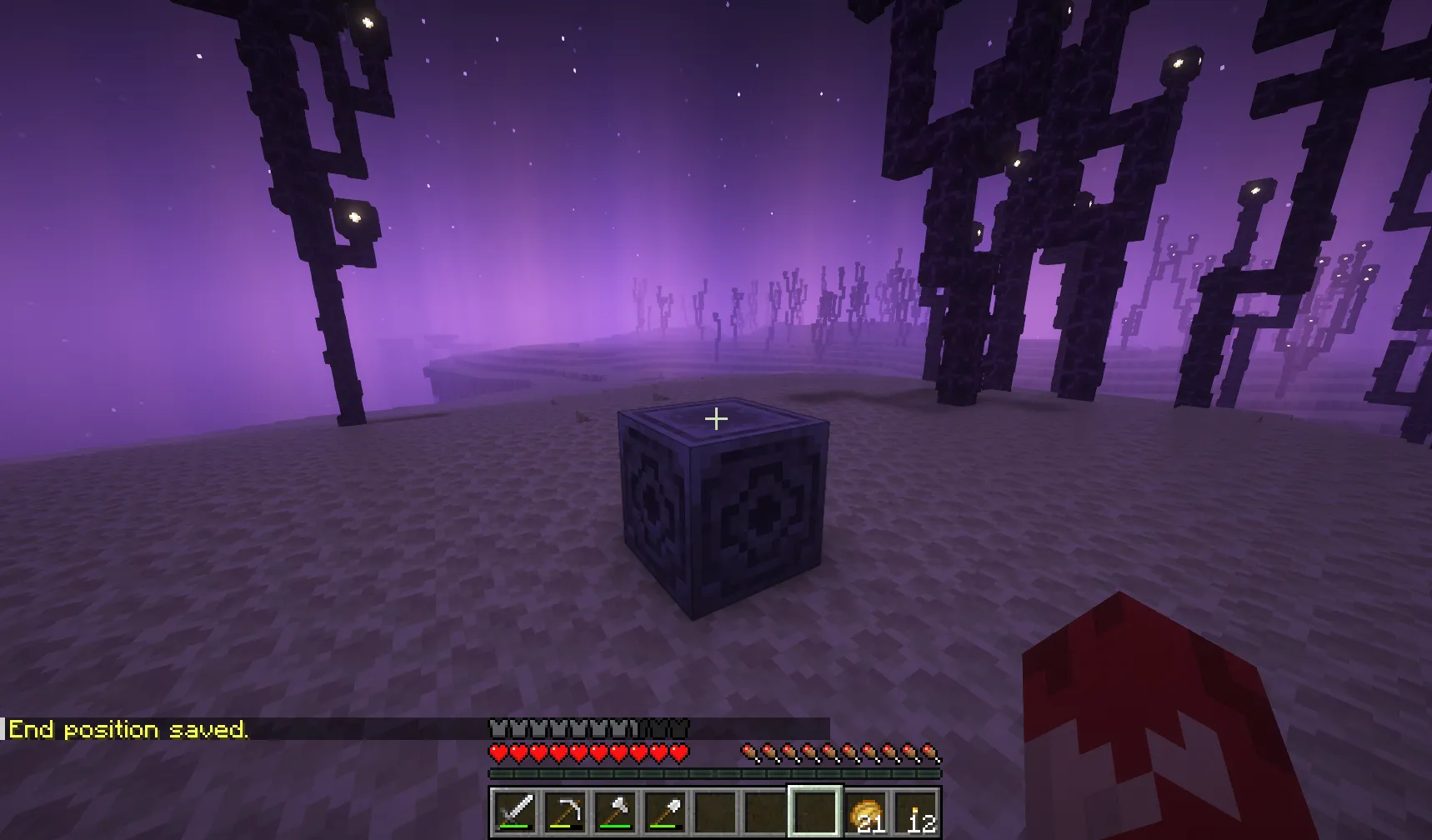
Task: Click the crosshair at screen center
Action: tap(716, 417)
